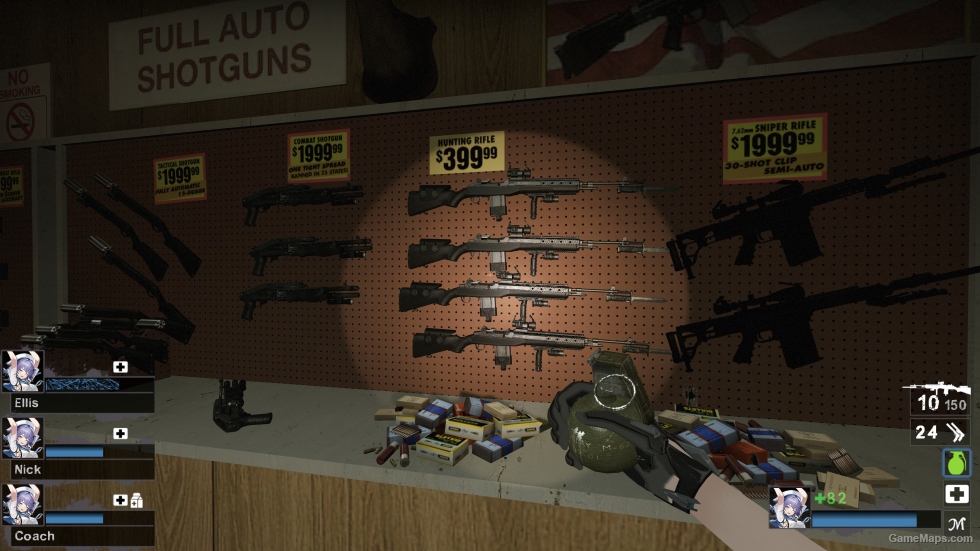Viewport: 980px width, 551px height.
Task: Click Ellis's teammate portrait
Action: click(22, 370)
